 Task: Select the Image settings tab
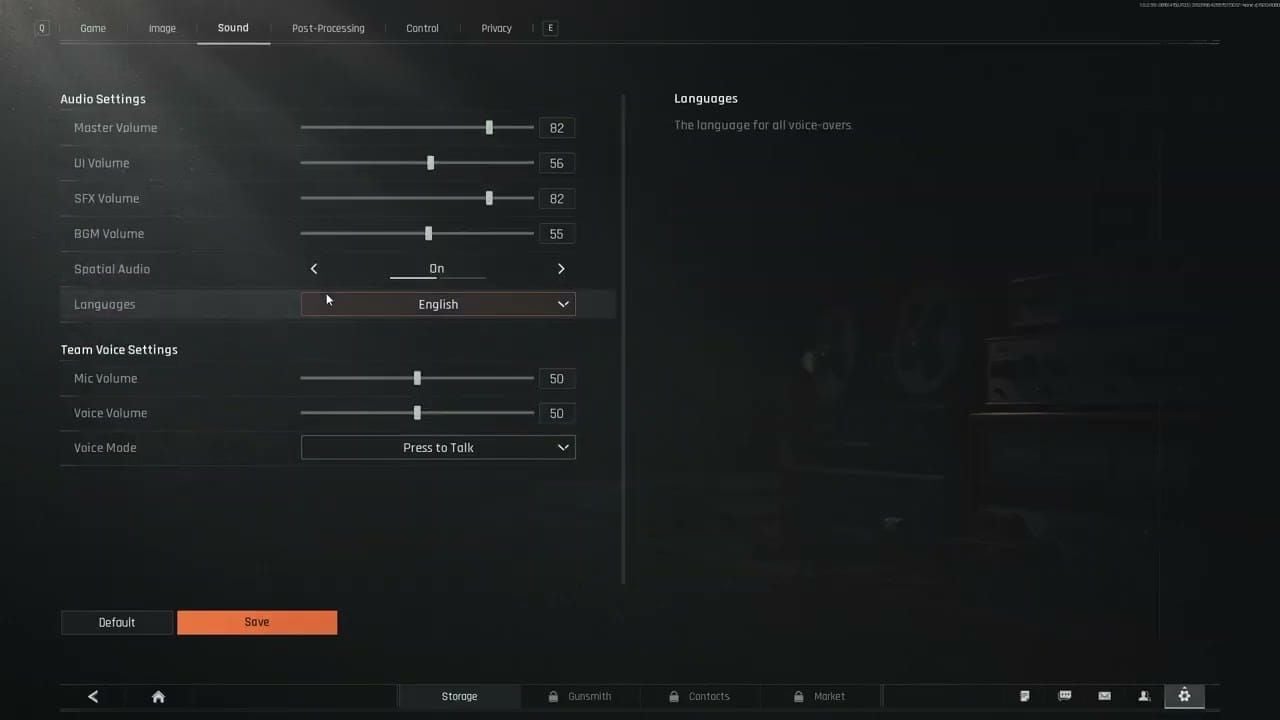point(162,28)
